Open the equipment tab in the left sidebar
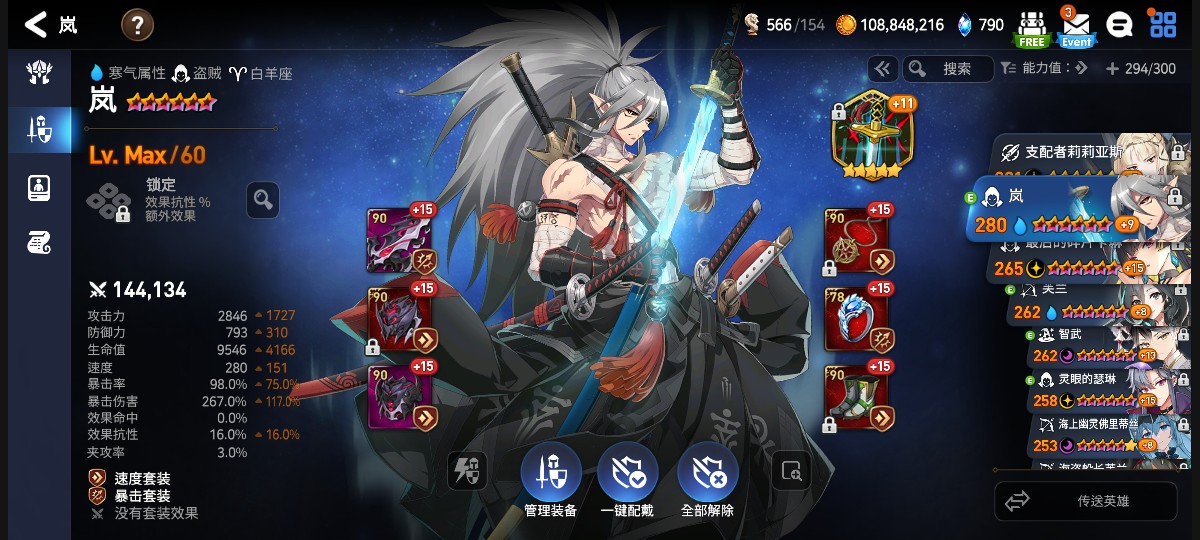 click(40, 129)
